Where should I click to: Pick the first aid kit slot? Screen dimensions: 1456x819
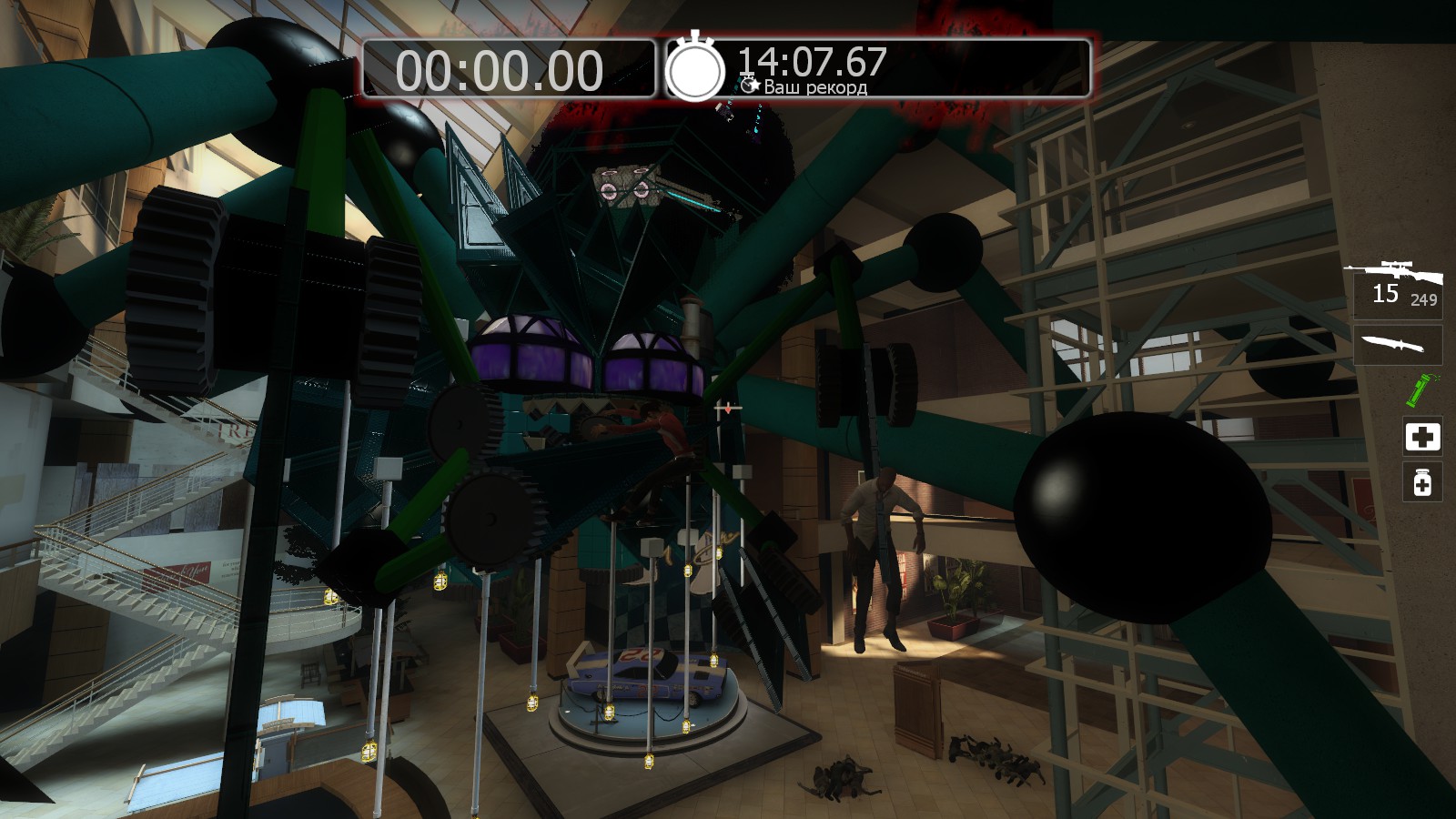point(1422,437)
